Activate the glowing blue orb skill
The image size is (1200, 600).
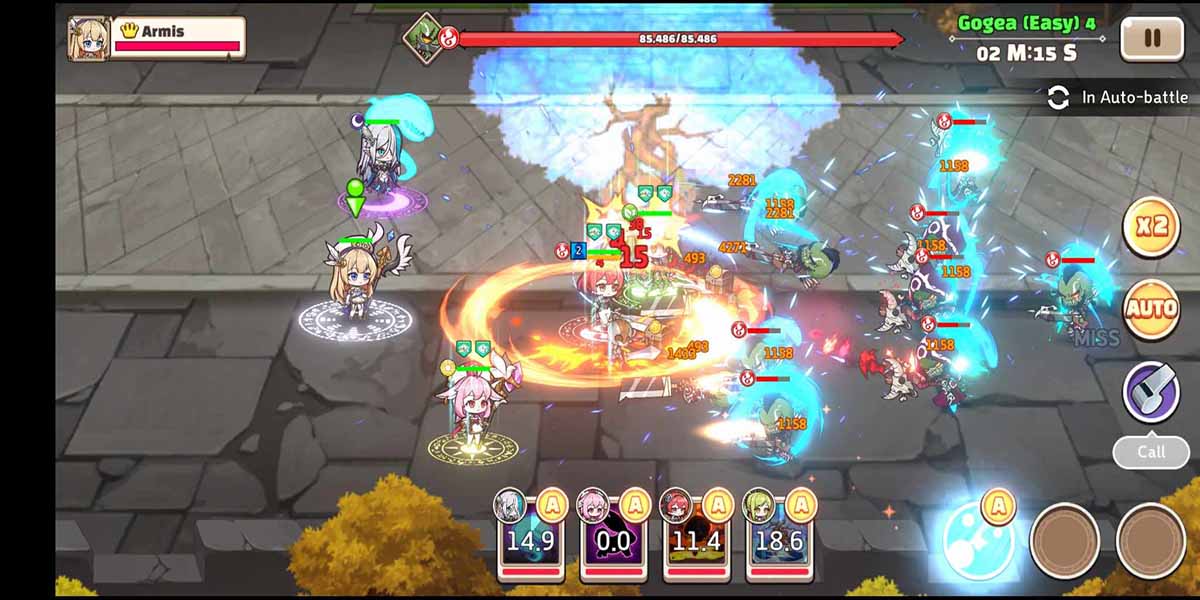978,540
